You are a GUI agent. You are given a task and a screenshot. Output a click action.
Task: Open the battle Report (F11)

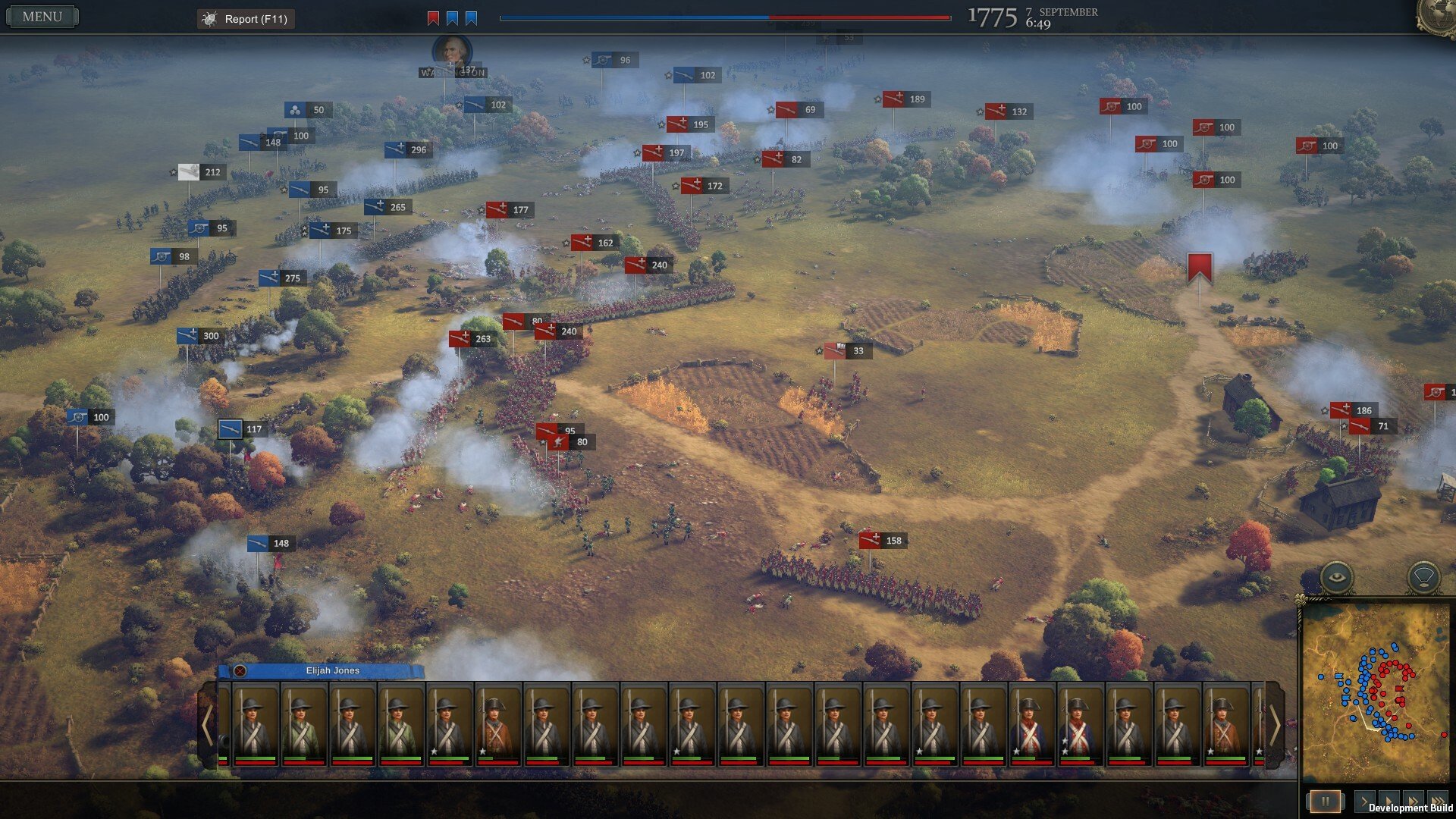pos(246,19)
